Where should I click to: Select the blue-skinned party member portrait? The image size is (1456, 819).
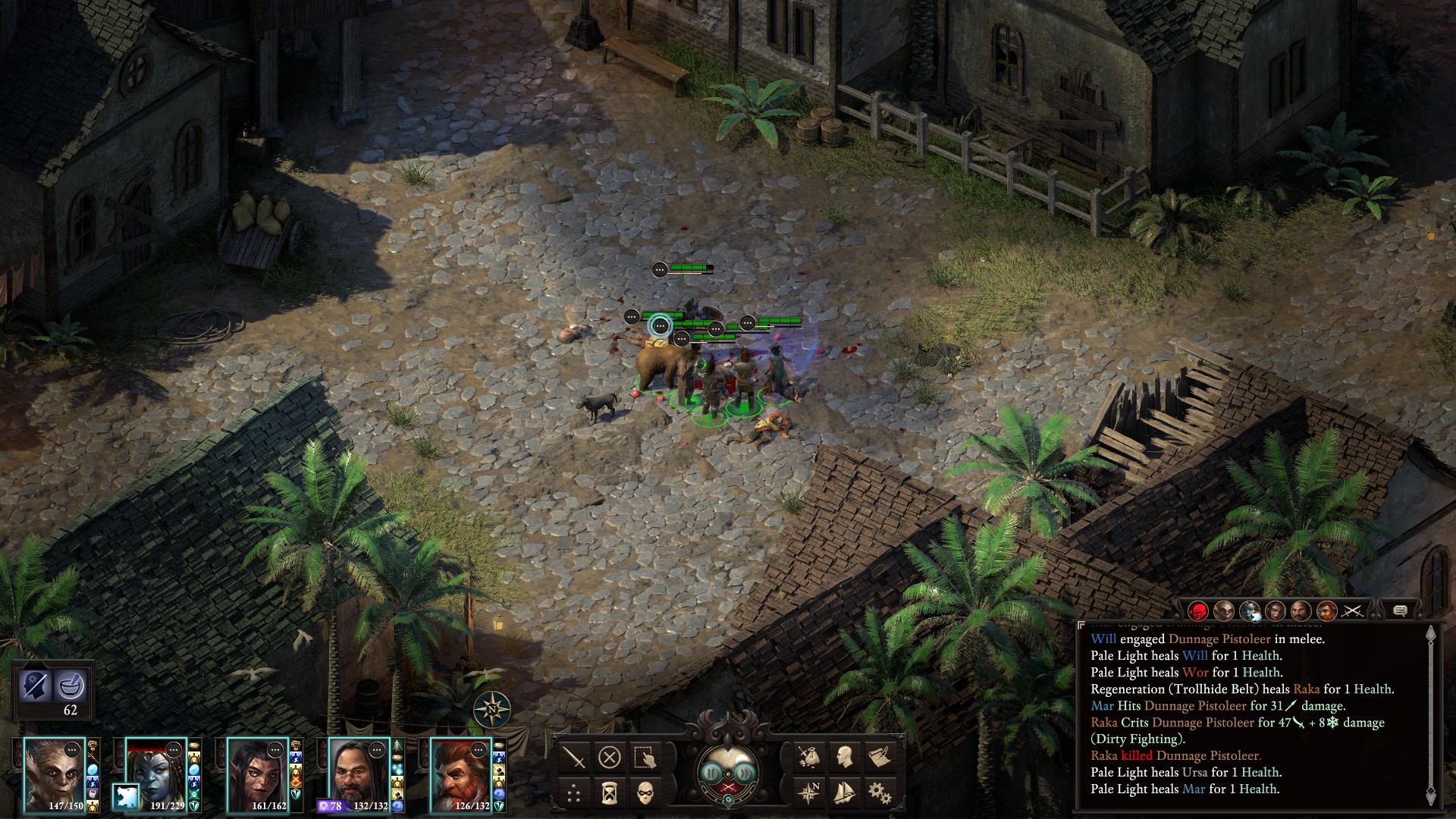click(x=155, y=773)
